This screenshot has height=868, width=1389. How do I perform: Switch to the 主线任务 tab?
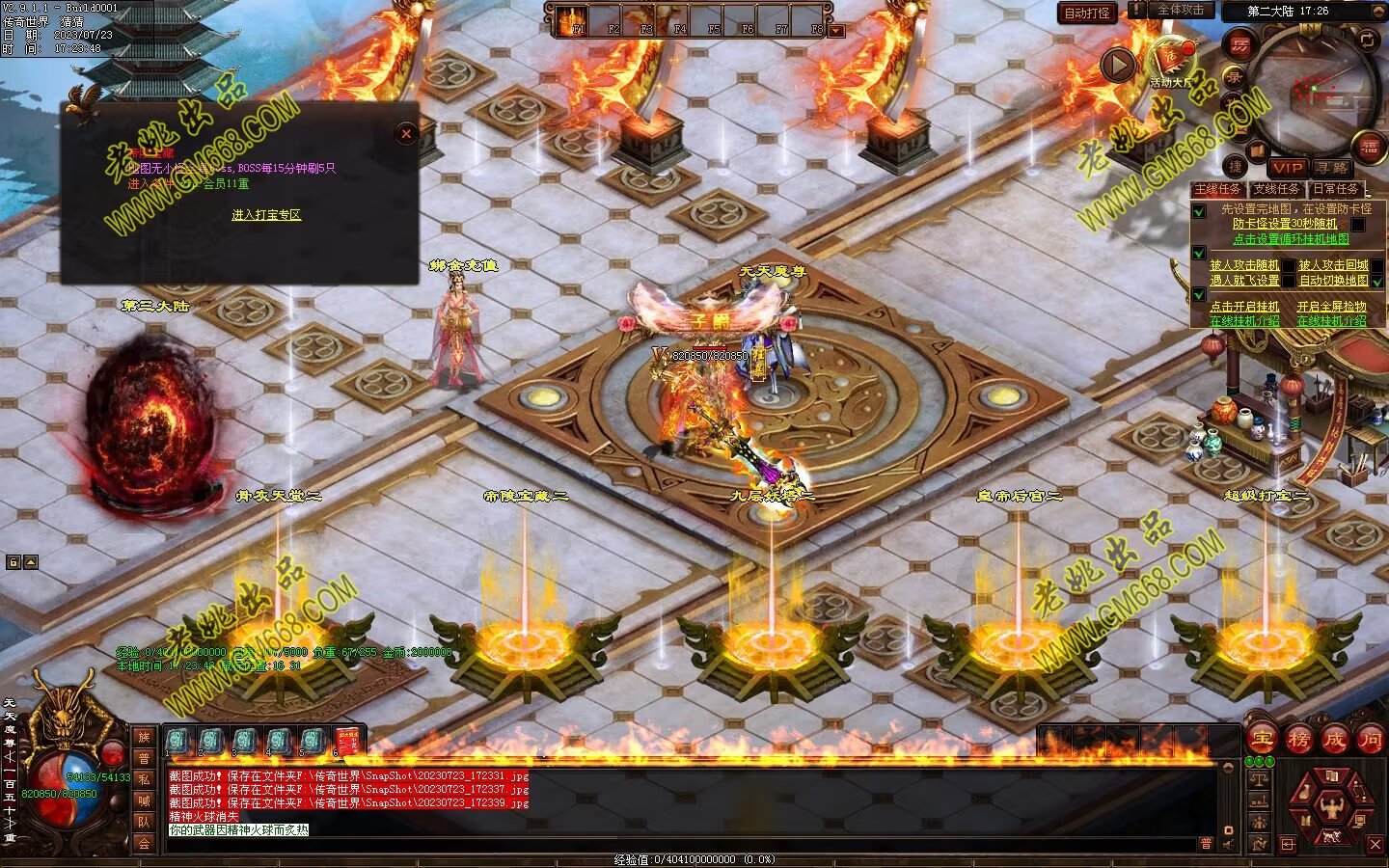[1217, 189]
